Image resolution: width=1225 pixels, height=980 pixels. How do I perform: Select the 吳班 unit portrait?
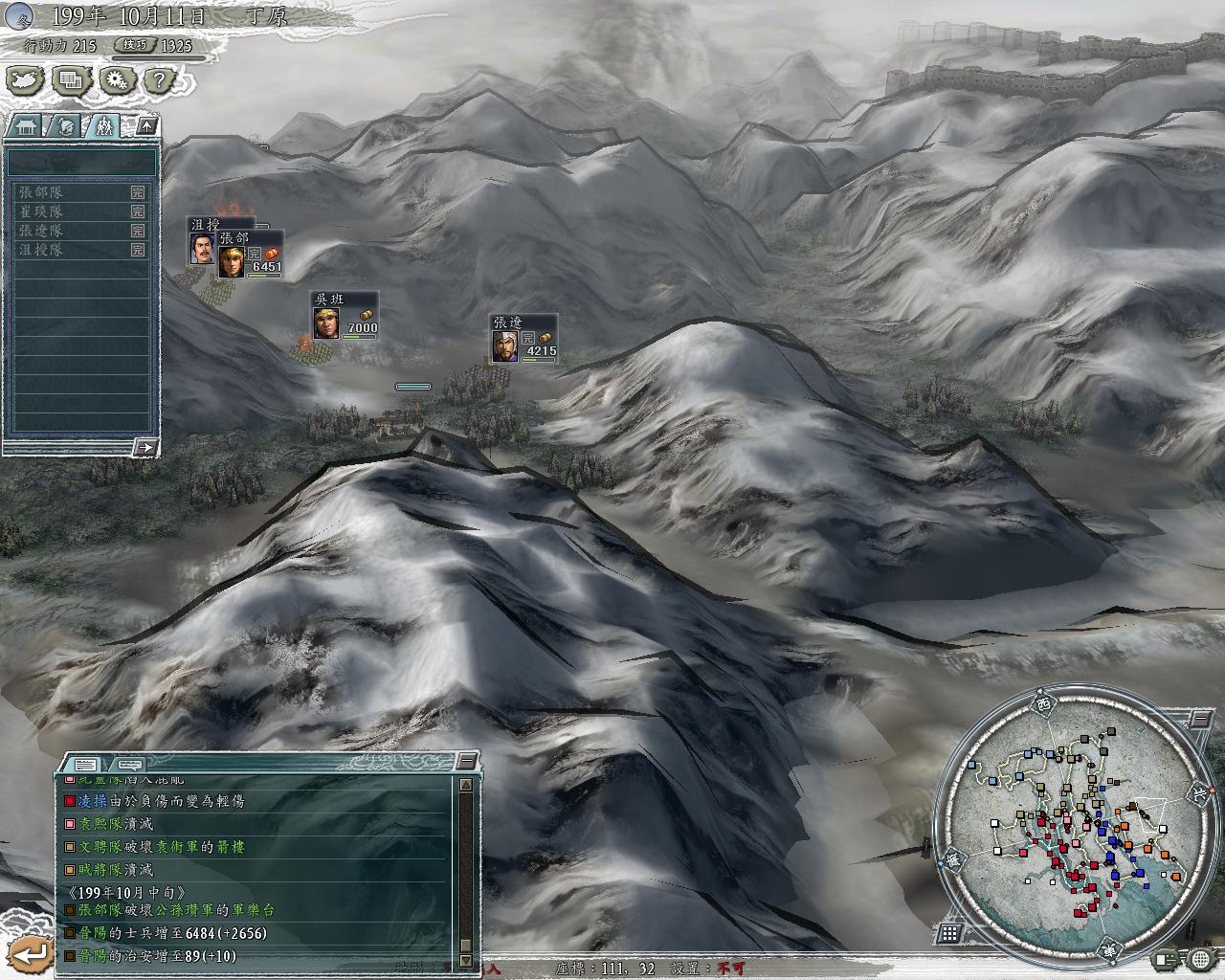point(327,323)
